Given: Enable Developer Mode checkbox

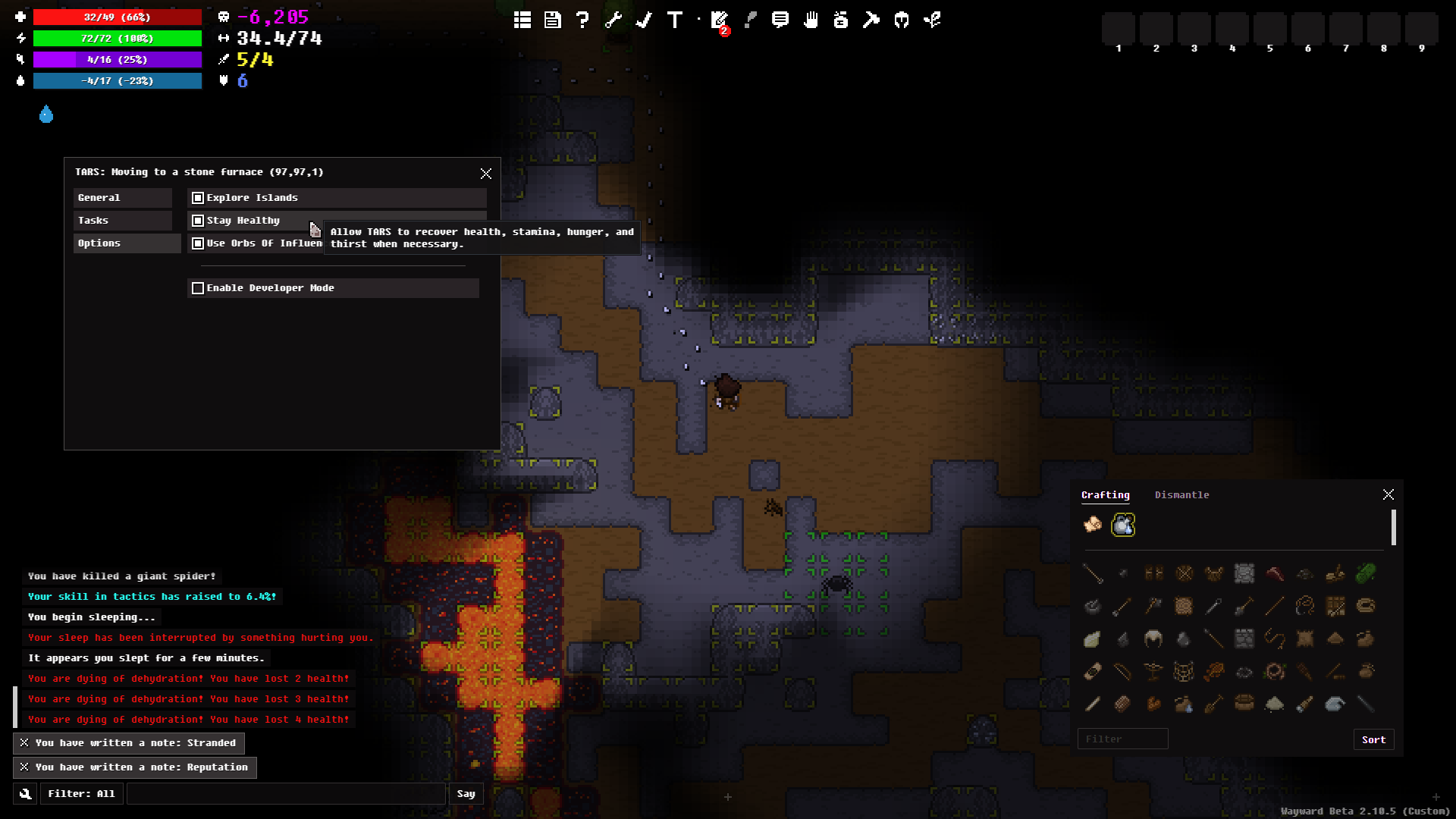Looking at the screenshot, I should [198, 288].
